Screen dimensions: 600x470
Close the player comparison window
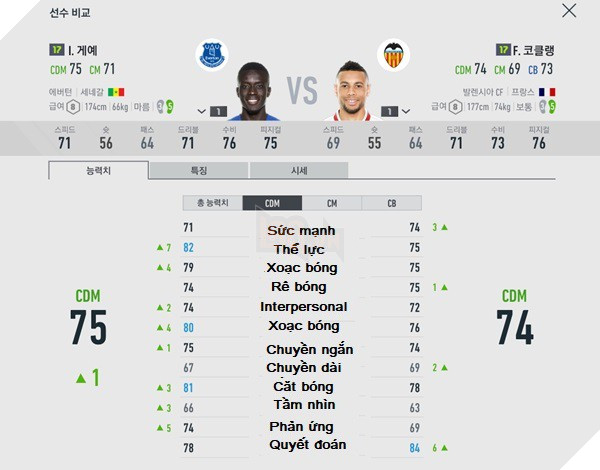(569, 11)
